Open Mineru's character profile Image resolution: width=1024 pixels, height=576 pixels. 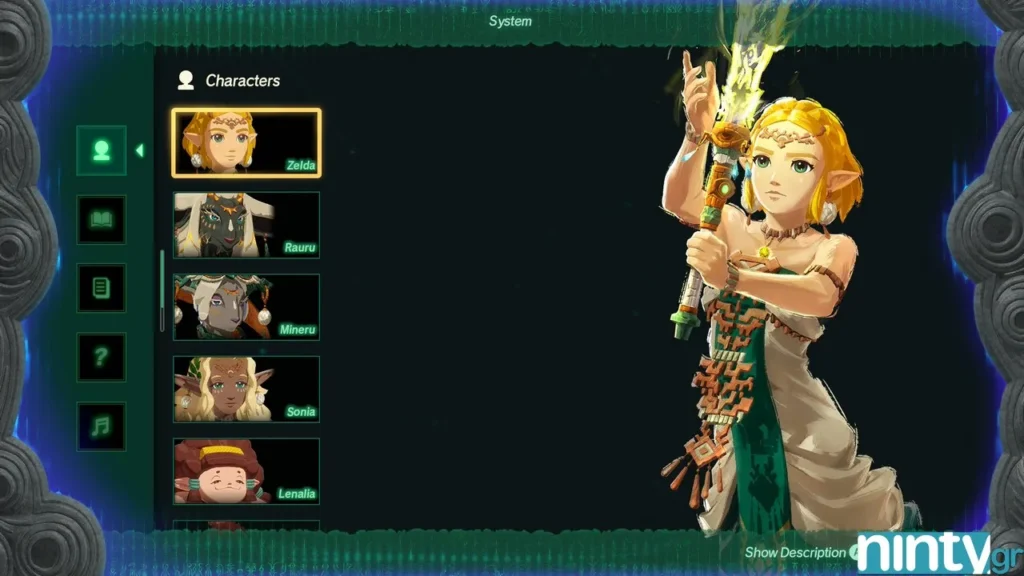point(246,307)
